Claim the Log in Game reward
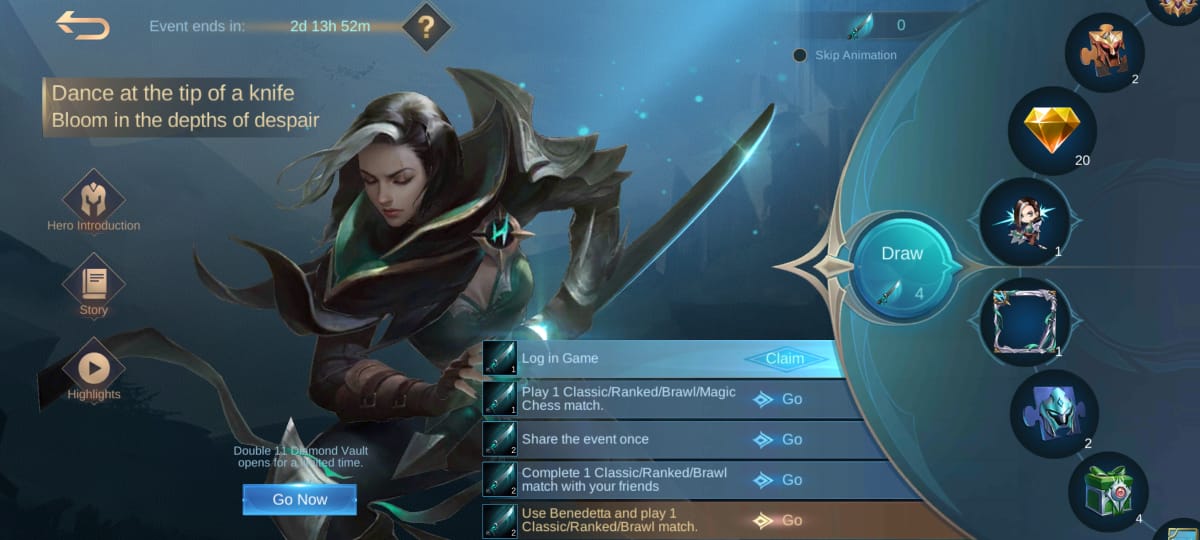The width and height of the screenshot is (1200, 540). click(785, 359)
